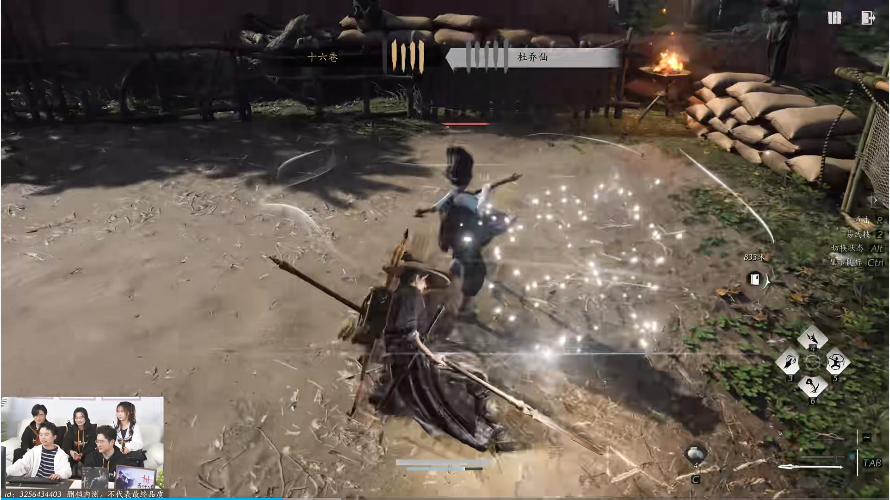This screenshot has height=500, width=890.
Task: Activate the bottom diamond skill numbered 6
Action: click(x=812, y=385)
